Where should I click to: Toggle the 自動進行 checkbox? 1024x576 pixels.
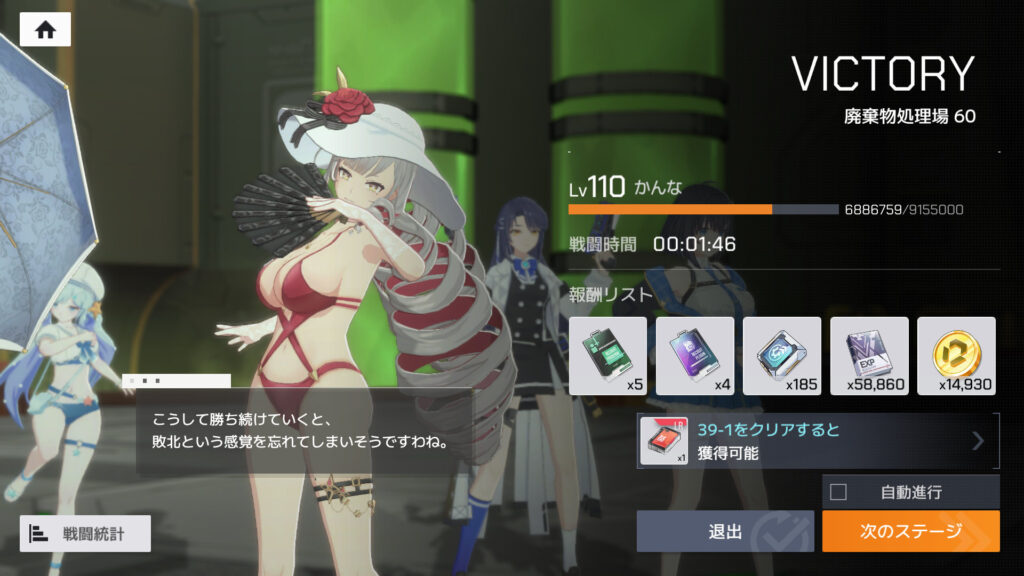click(838, 492)
